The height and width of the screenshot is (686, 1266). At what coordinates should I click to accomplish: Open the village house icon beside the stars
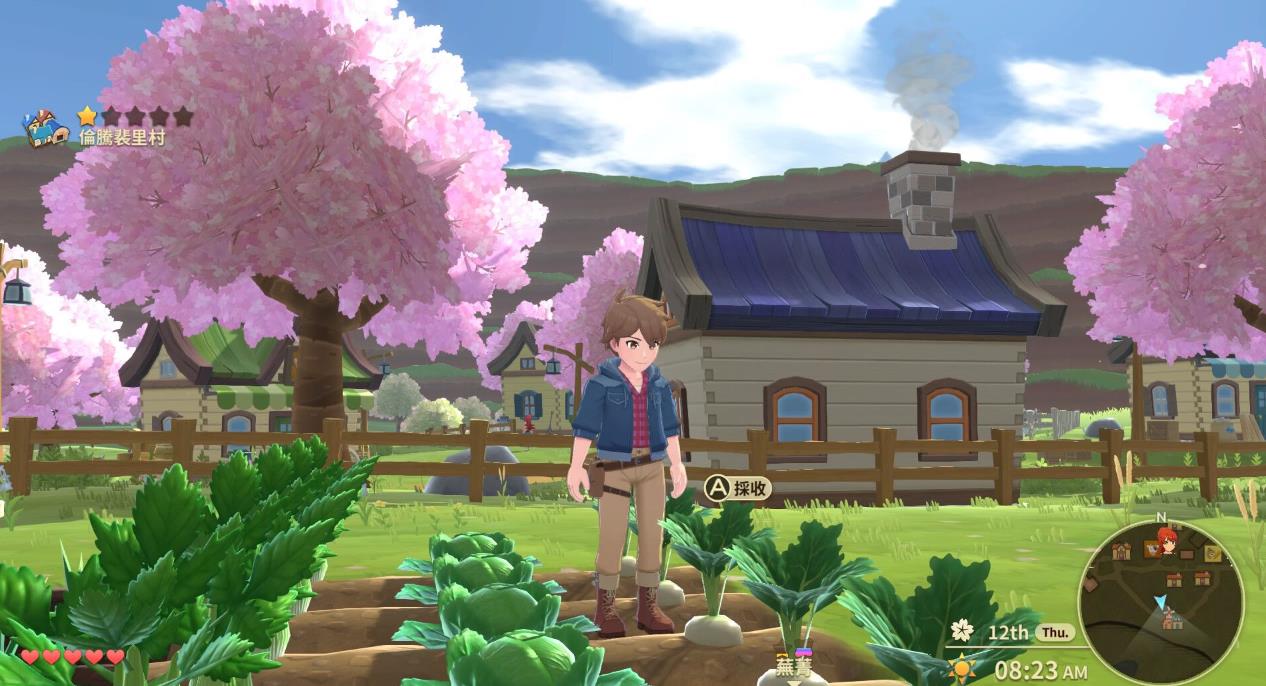[x=46, y=128]
